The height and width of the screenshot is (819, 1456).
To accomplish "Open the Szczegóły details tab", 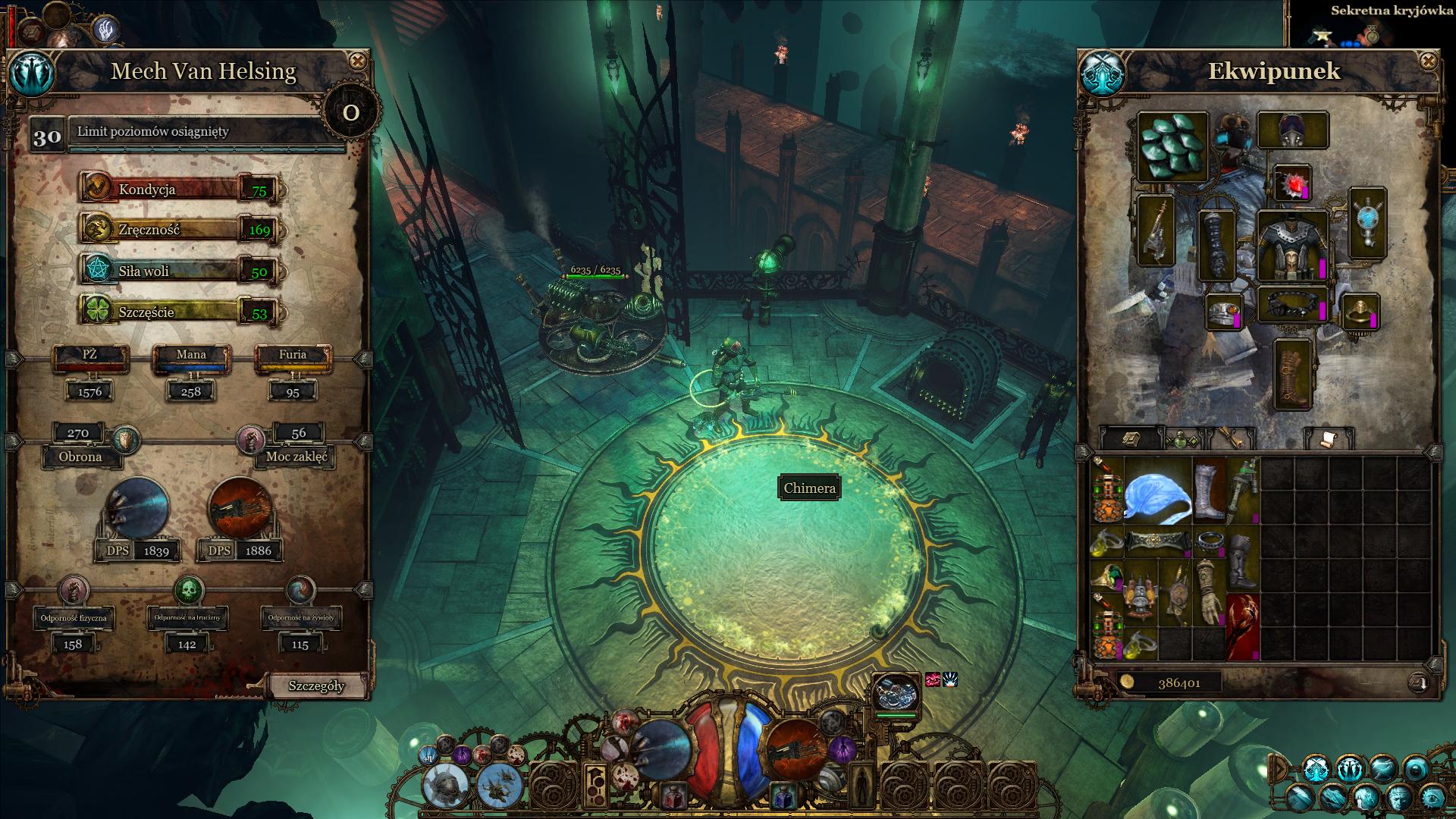I will [316, 686].
